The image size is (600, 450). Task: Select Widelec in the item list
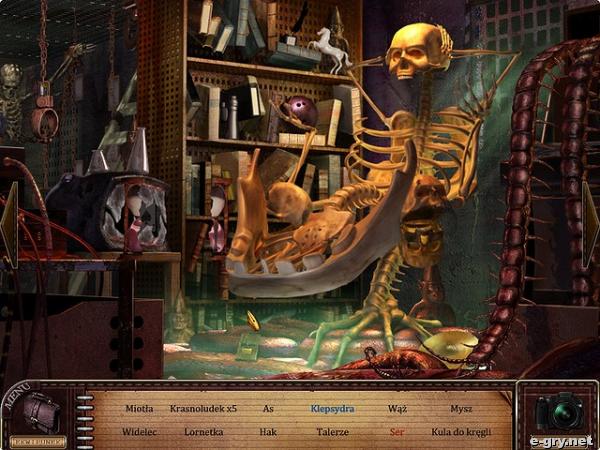click(139, 432)
